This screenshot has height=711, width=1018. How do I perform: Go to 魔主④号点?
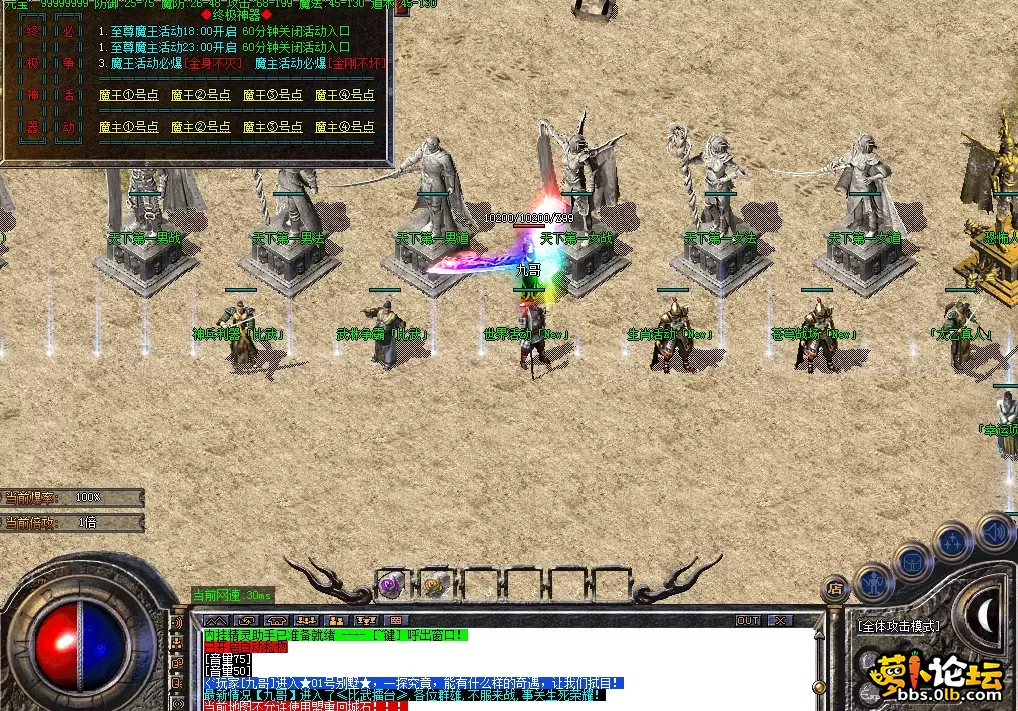coord(345,127)
